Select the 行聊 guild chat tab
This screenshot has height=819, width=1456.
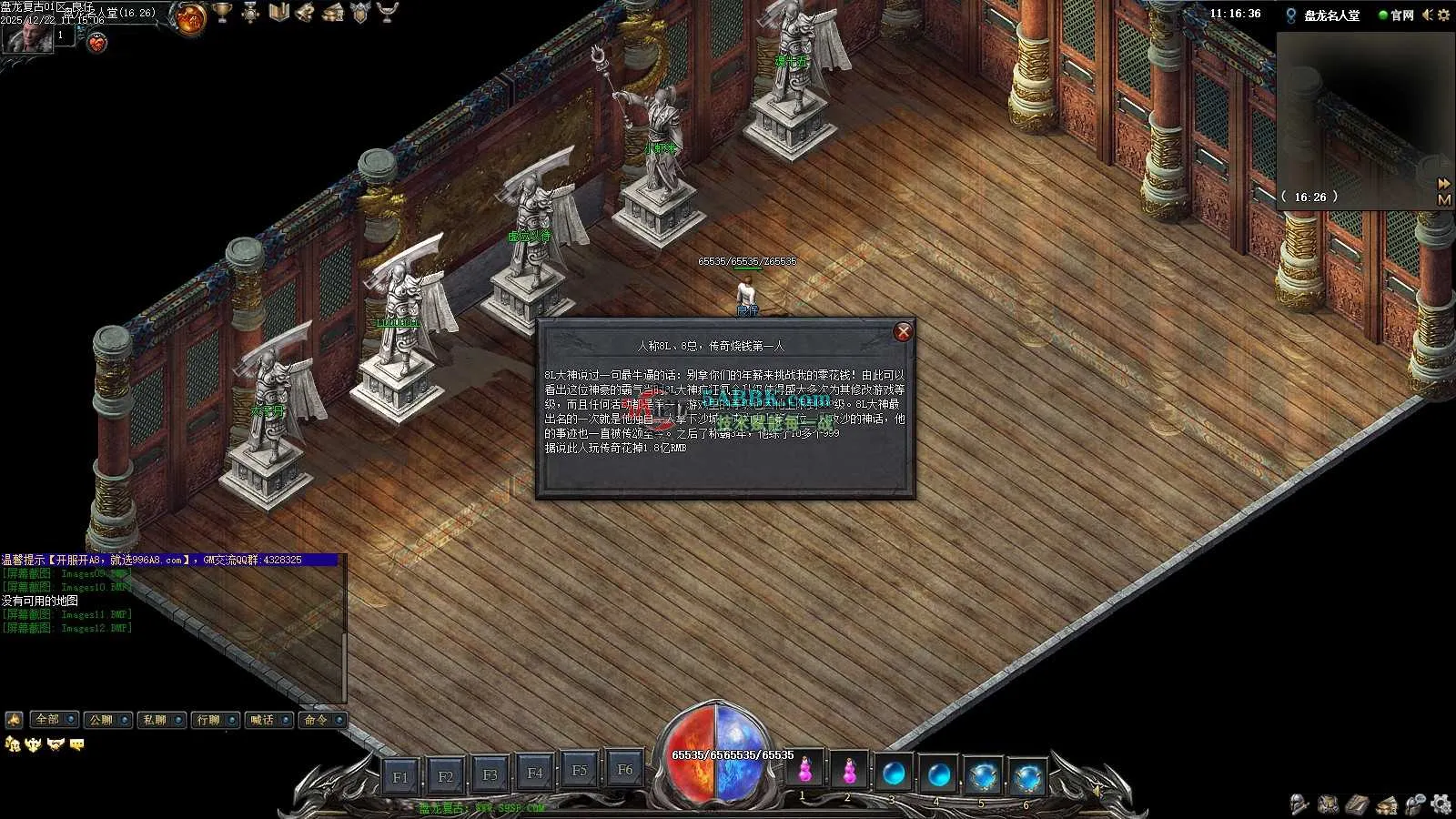(215, 720)
